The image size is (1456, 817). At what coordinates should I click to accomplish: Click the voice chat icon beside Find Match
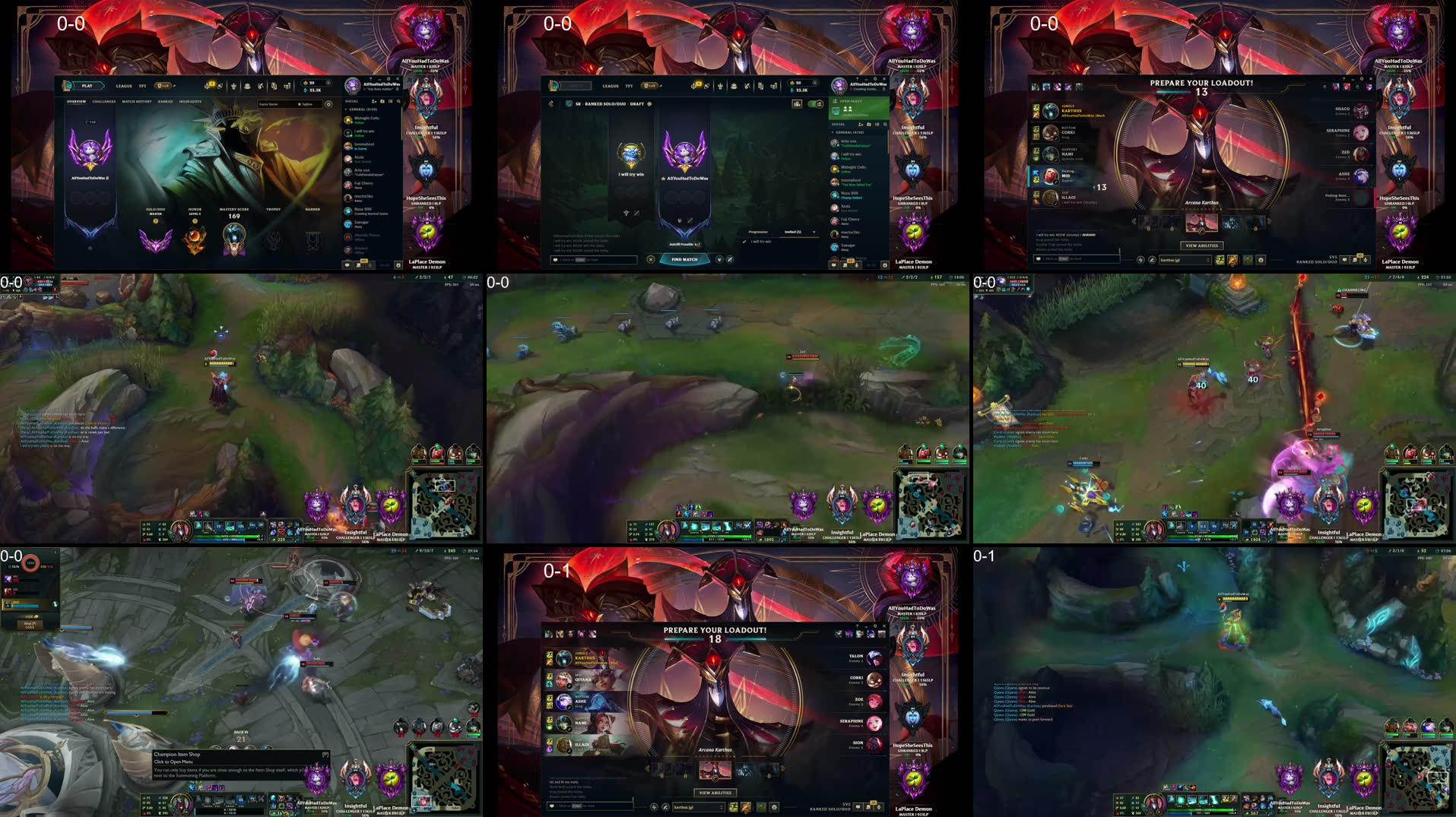[x=719, y=260]
